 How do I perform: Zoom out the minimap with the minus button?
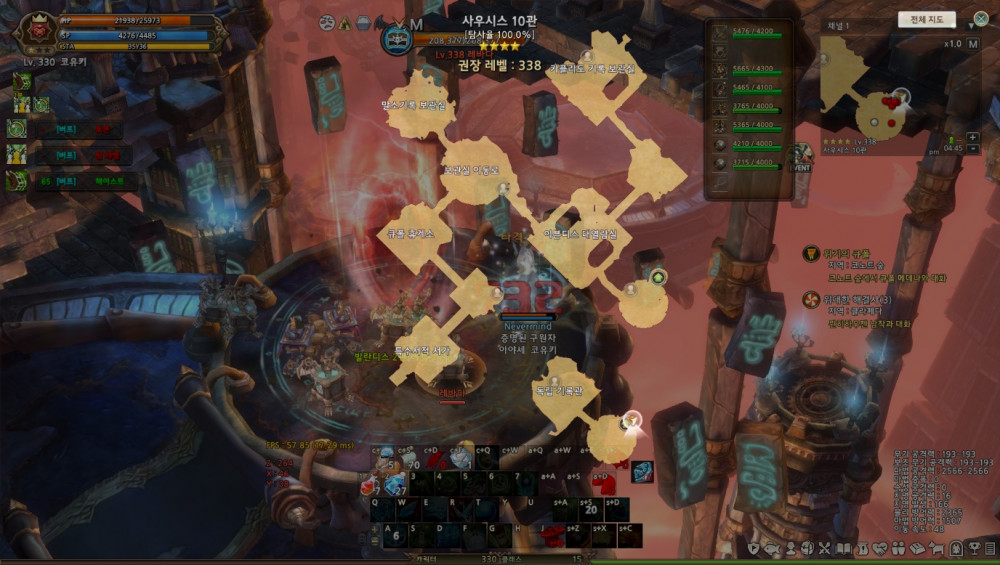(972, 149)
